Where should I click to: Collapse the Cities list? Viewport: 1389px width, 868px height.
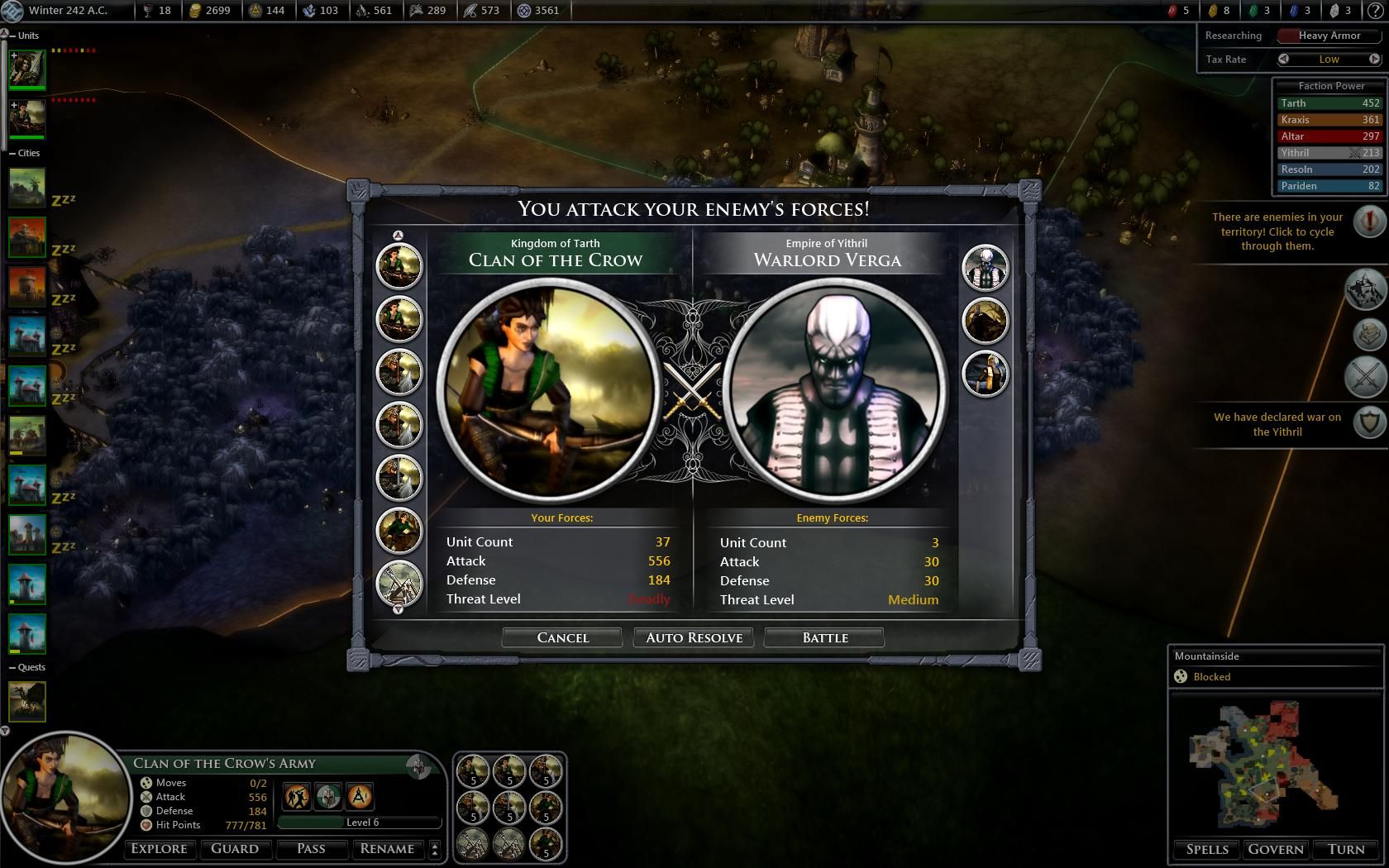click(x=12, y=153)
